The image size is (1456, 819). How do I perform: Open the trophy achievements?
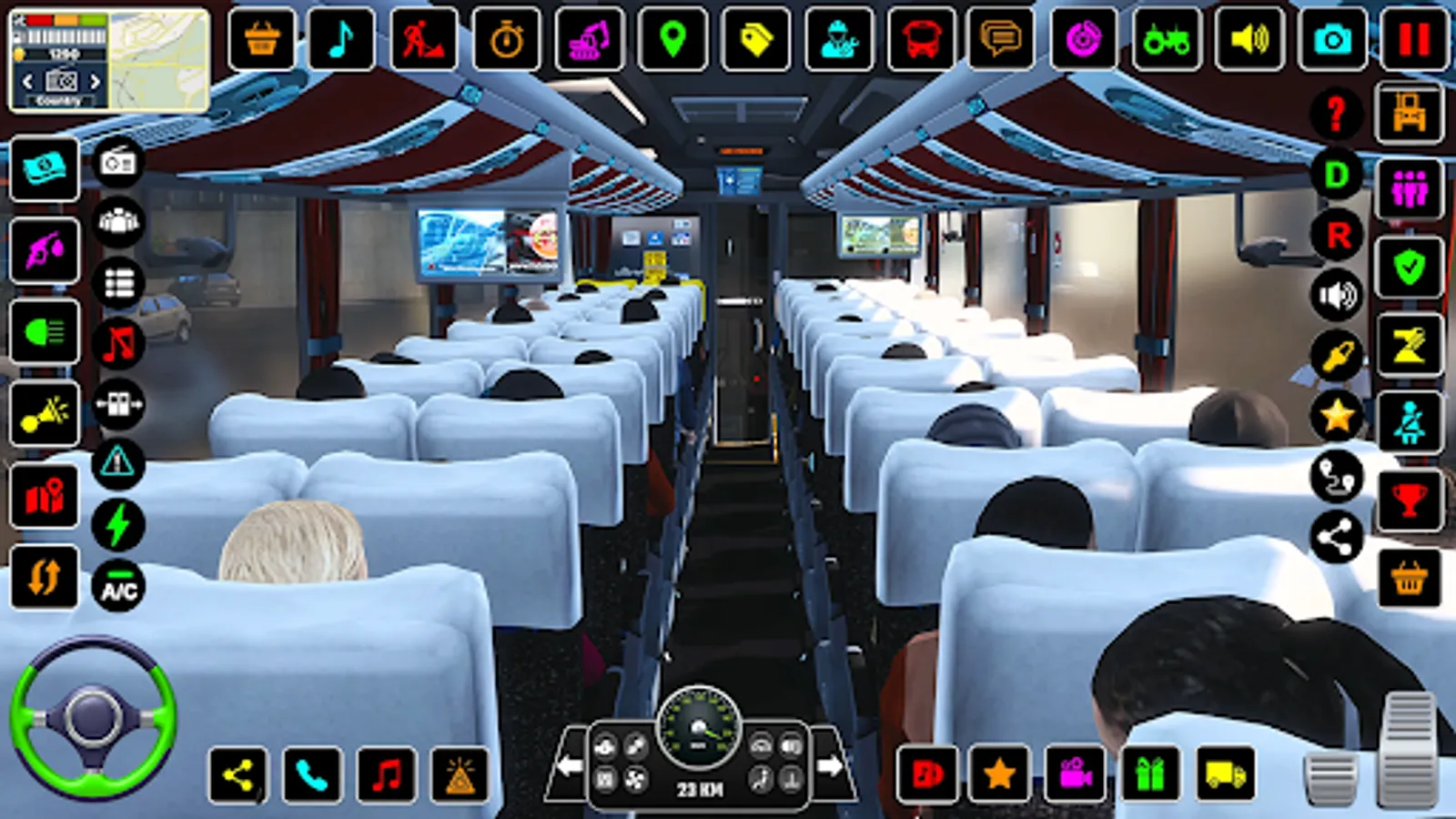tap(1411, 499)
